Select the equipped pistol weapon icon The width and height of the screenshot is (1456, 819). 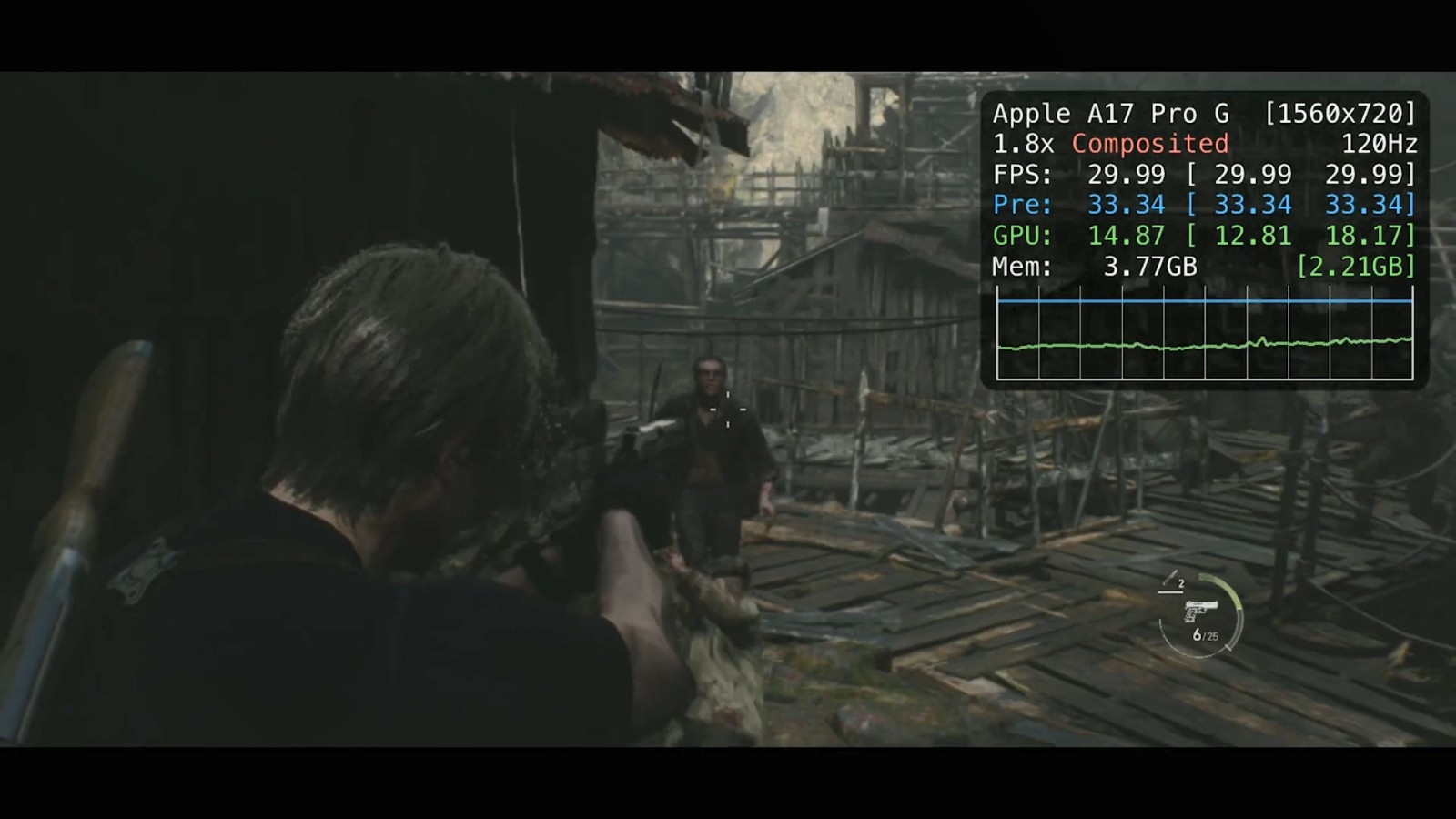coord(1201,609)
